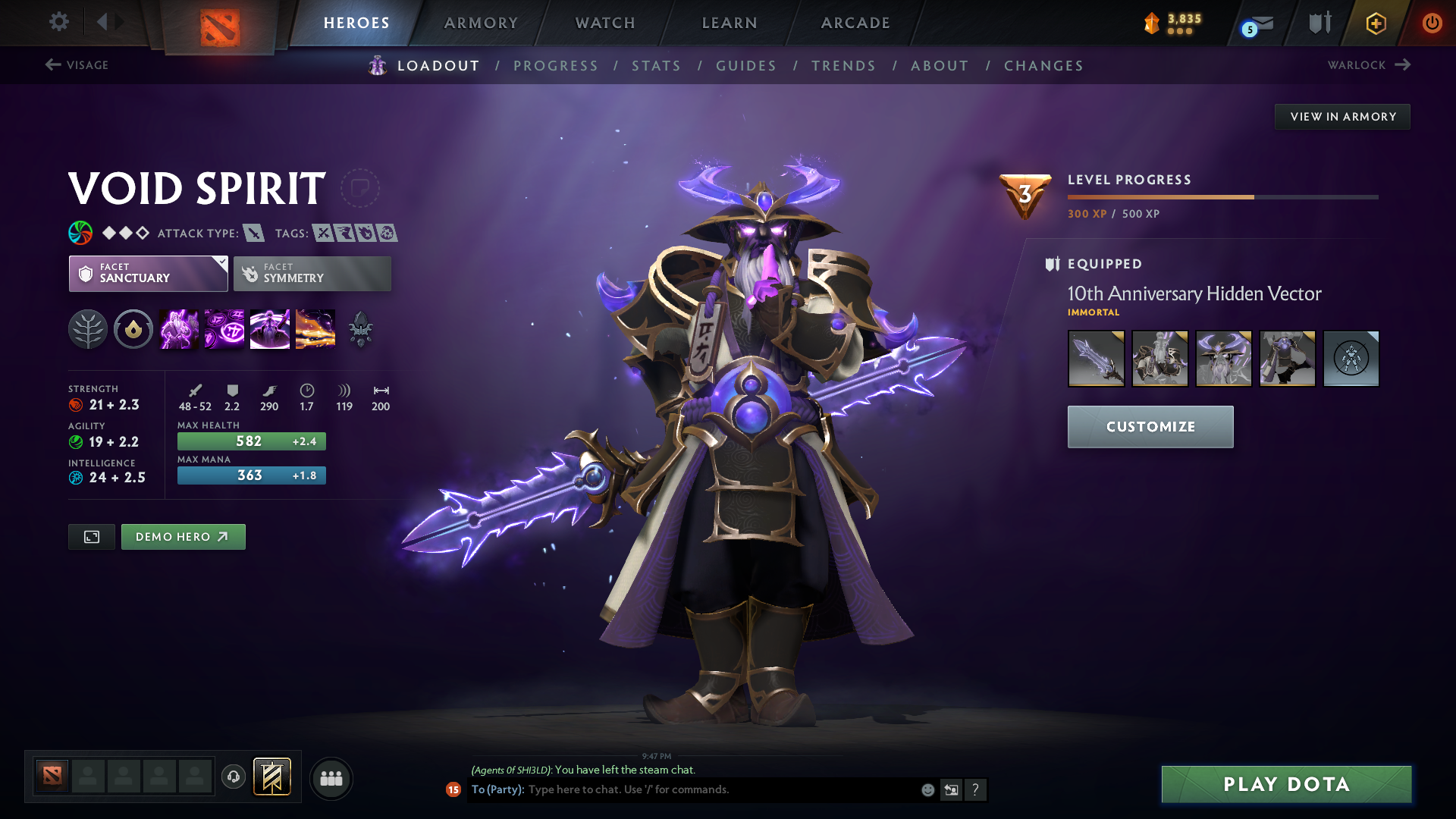Open Steam friends list icon

click(331, 778)
